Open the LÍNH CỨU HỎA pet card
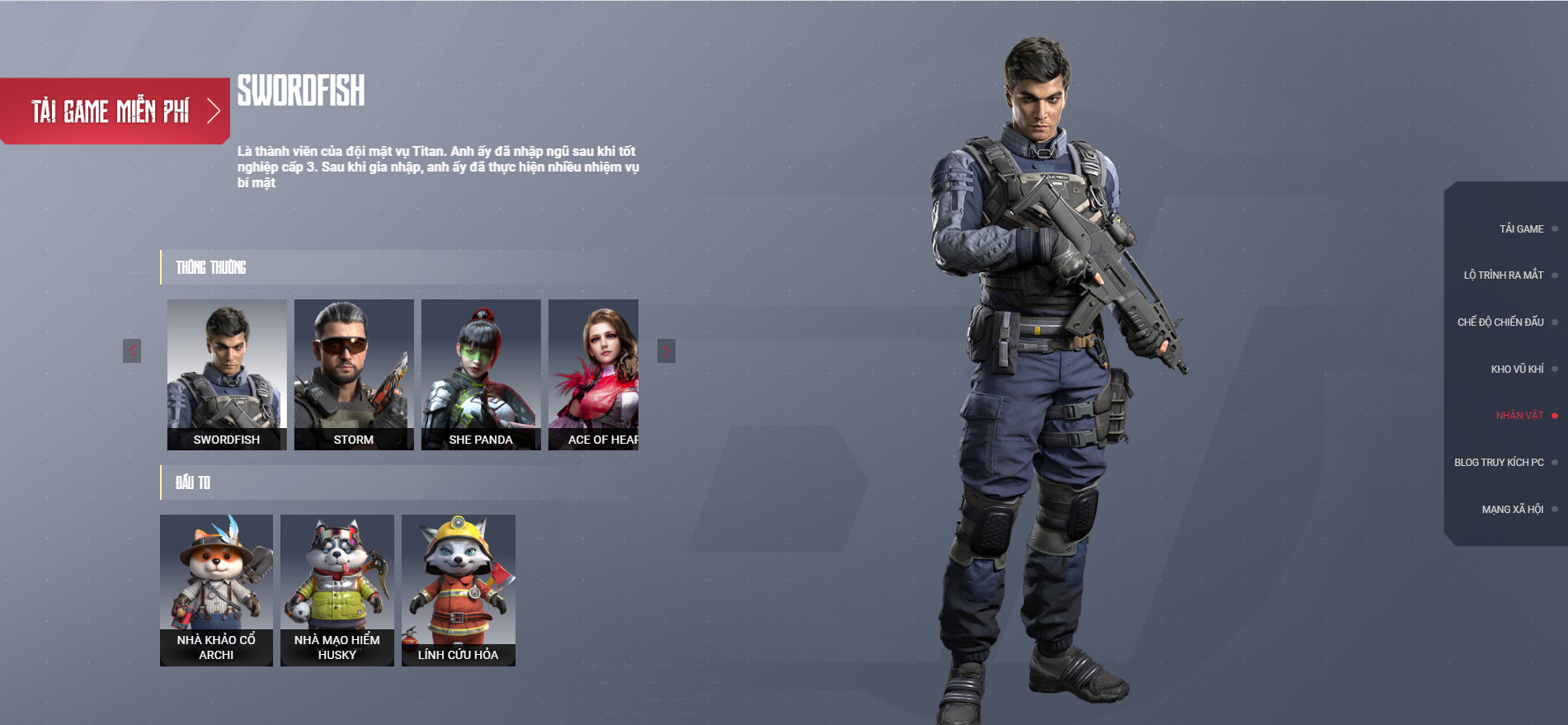The height and width of the screenshot is (725, 1568). (459, 590)
